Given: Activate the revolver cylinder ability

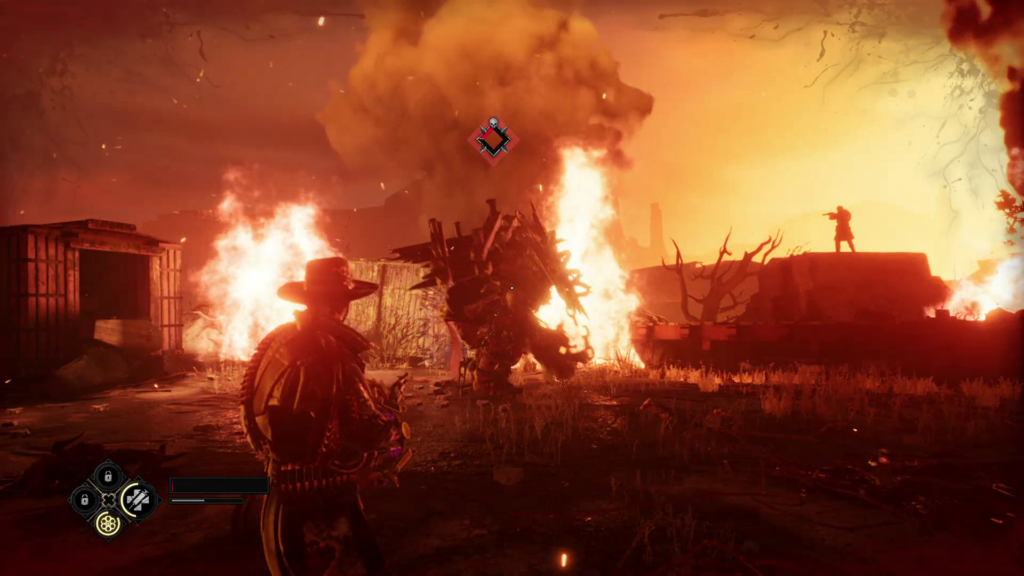Looking at the screenshot, I should [x=108, y=522].
